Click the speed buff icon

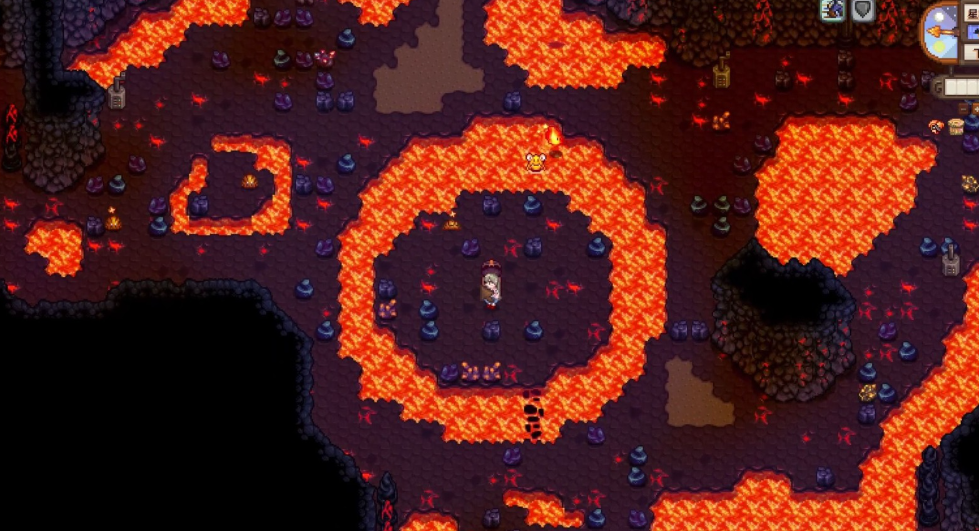pos(833,10)
